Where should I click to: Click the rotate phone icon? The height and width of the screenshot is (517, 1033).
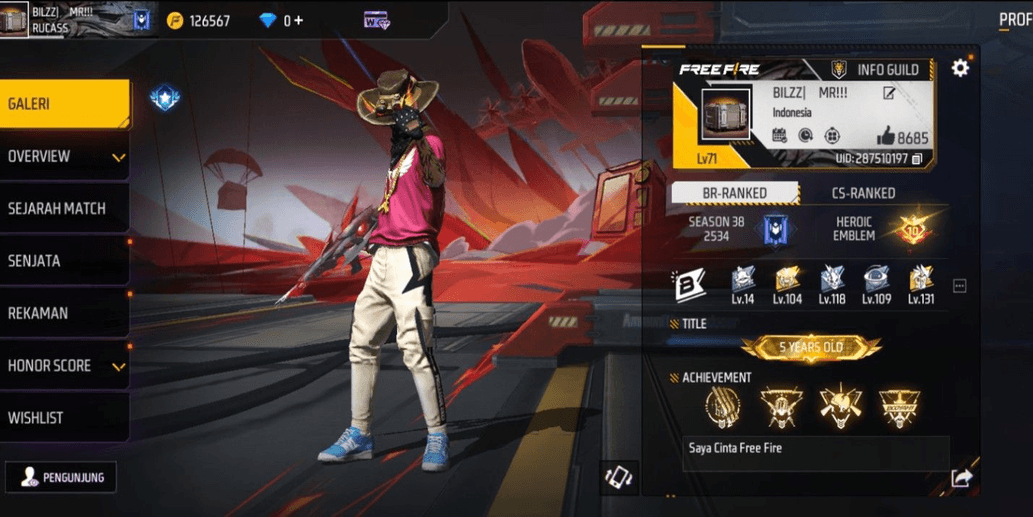point(619,477)
